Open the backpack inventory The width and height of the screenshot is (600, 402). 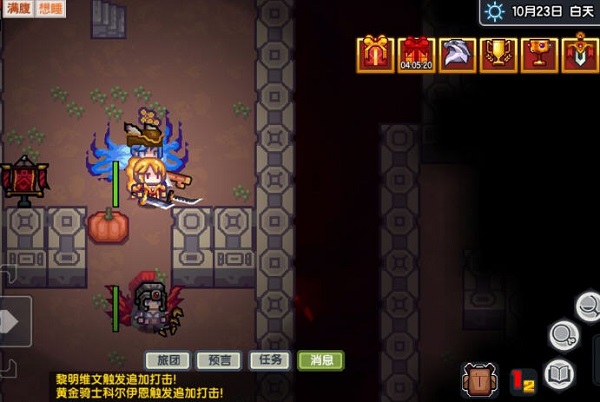coord(481,380)
